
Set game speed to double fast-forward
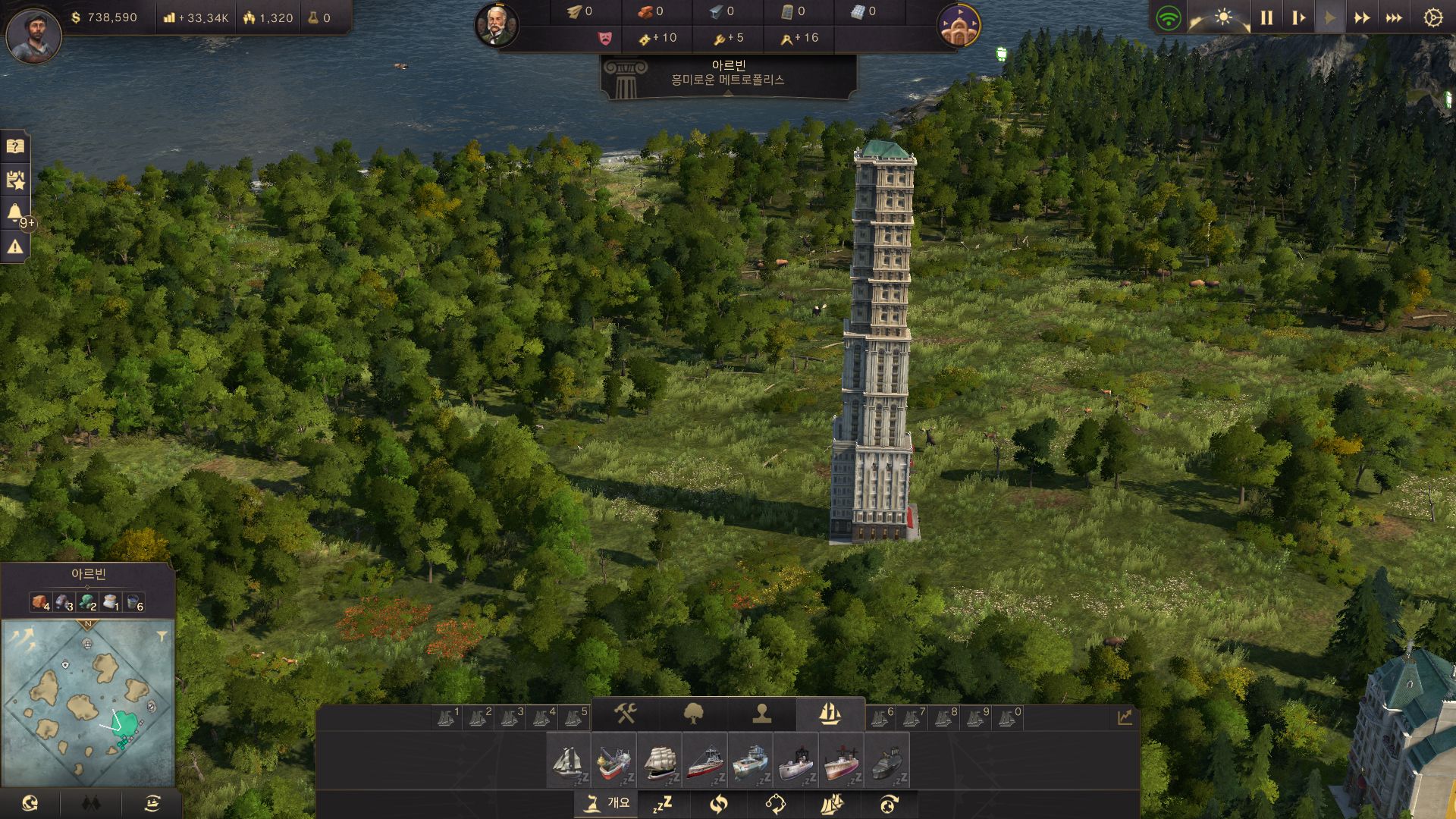tap(1362, 18)
